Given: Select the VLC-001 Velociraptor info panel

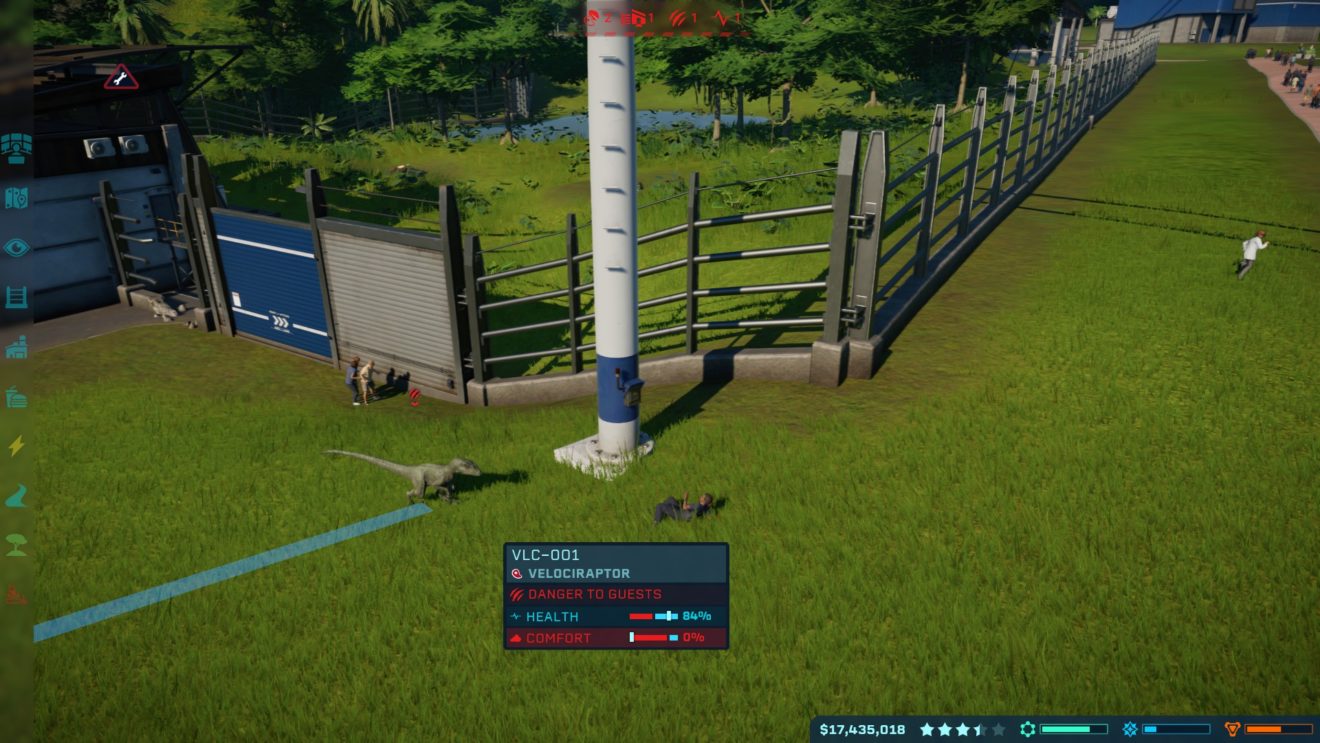Looking at the screenshot, I should click(x=616, y=596).
